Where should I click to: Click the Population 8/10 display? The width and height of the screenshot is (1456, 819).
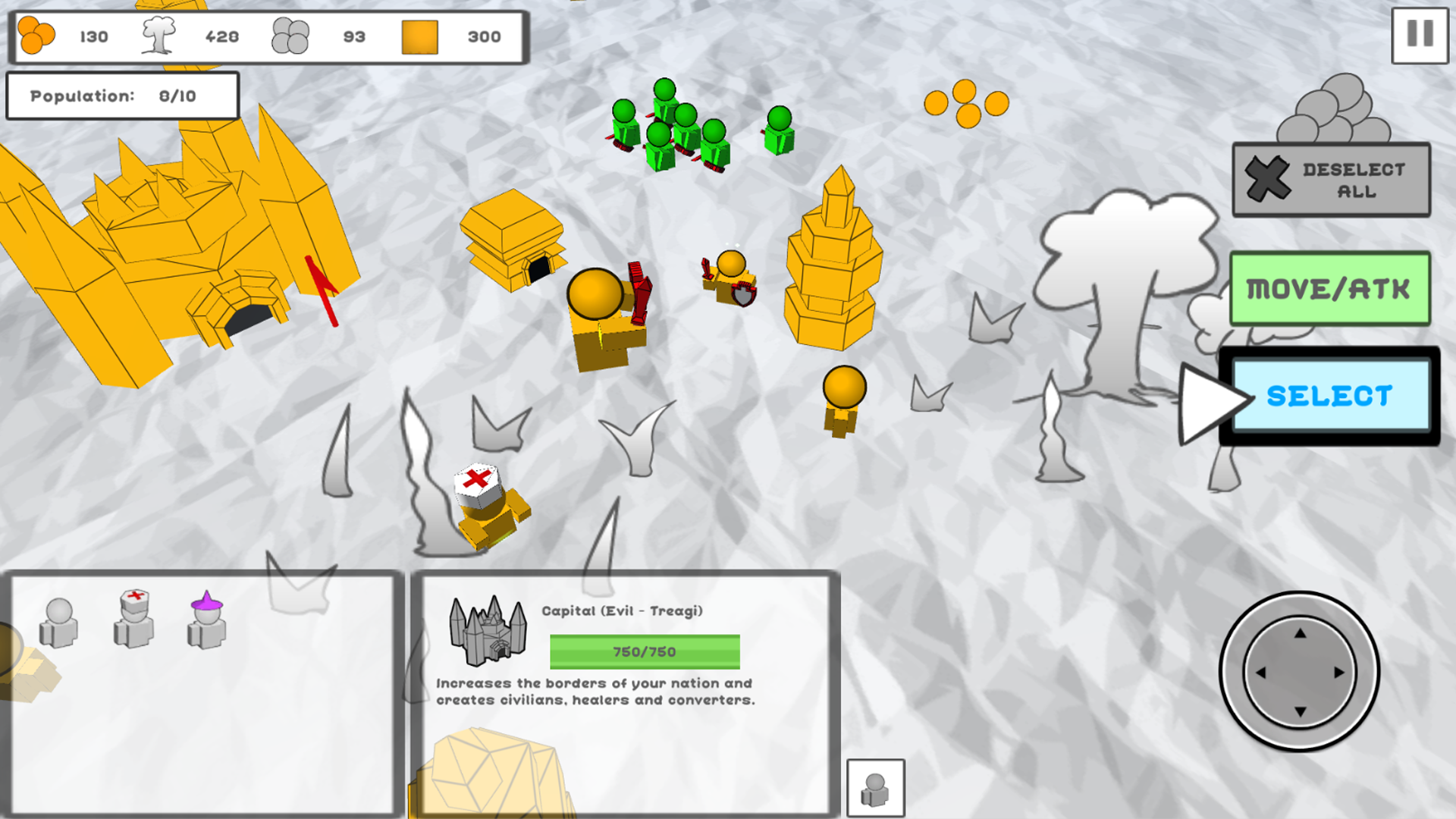[x=122, y=96]
